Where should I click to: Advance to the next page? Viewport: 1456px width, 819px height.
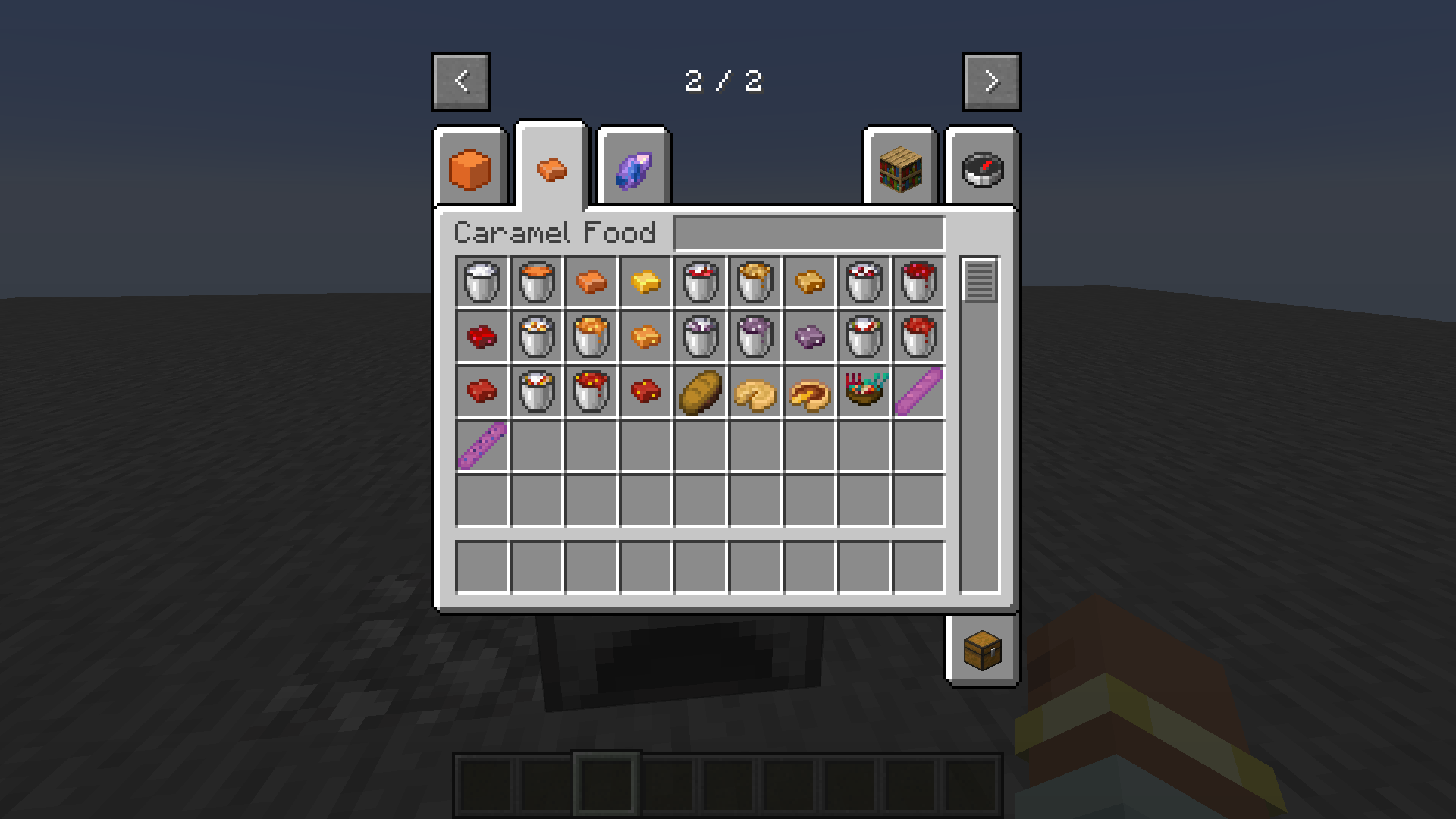click(x=991, y=82)
